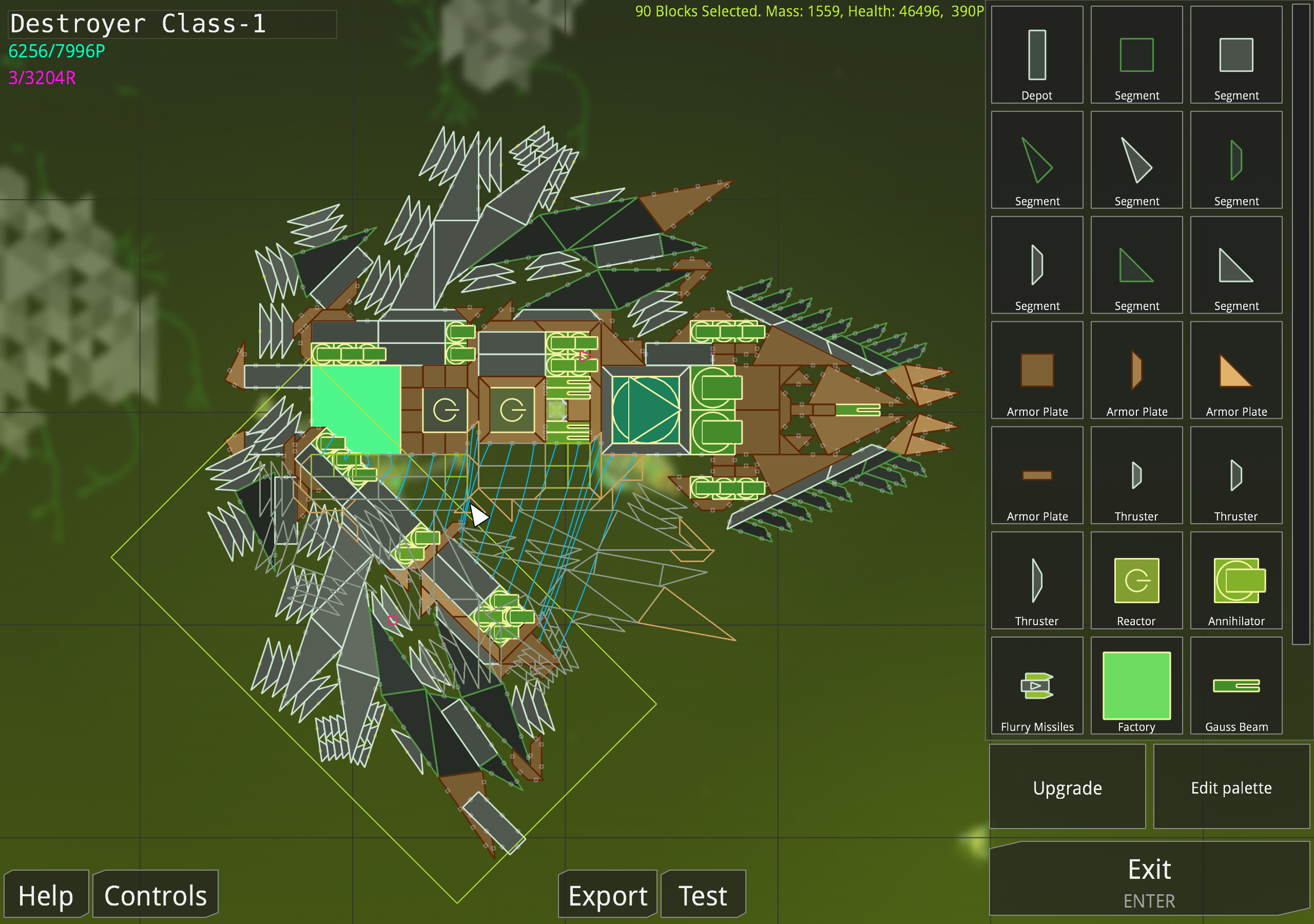This screenshot has width=1314, height=924.
Task: Exit the ship editor
Action: tap(1149, 880)
